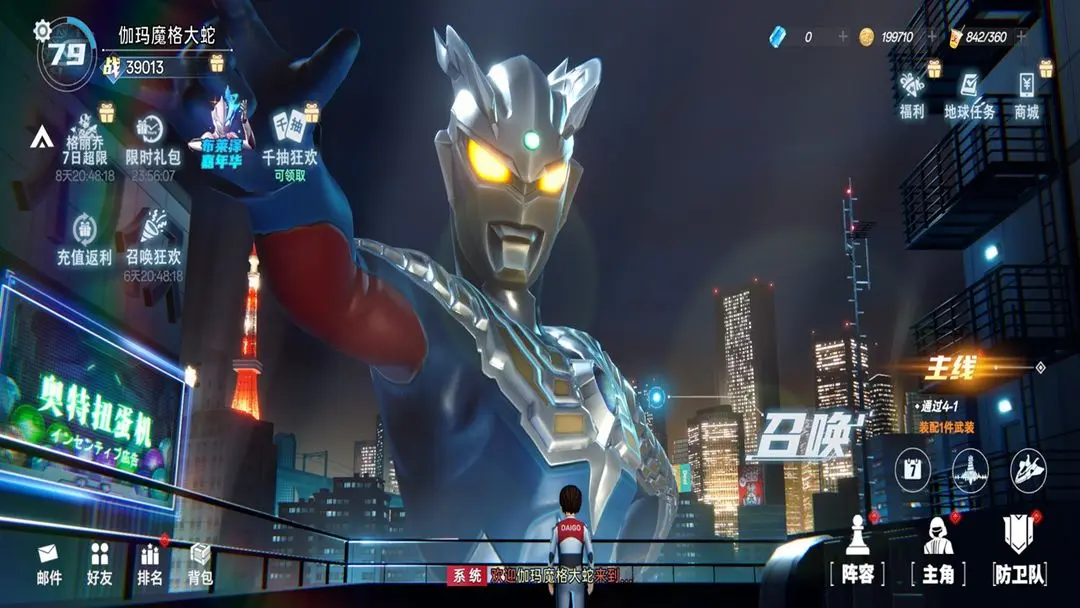The width and height of the screenshot is (1080, 608).
Task: Add more blue crystal currency
Action: (x=842, y=37)
